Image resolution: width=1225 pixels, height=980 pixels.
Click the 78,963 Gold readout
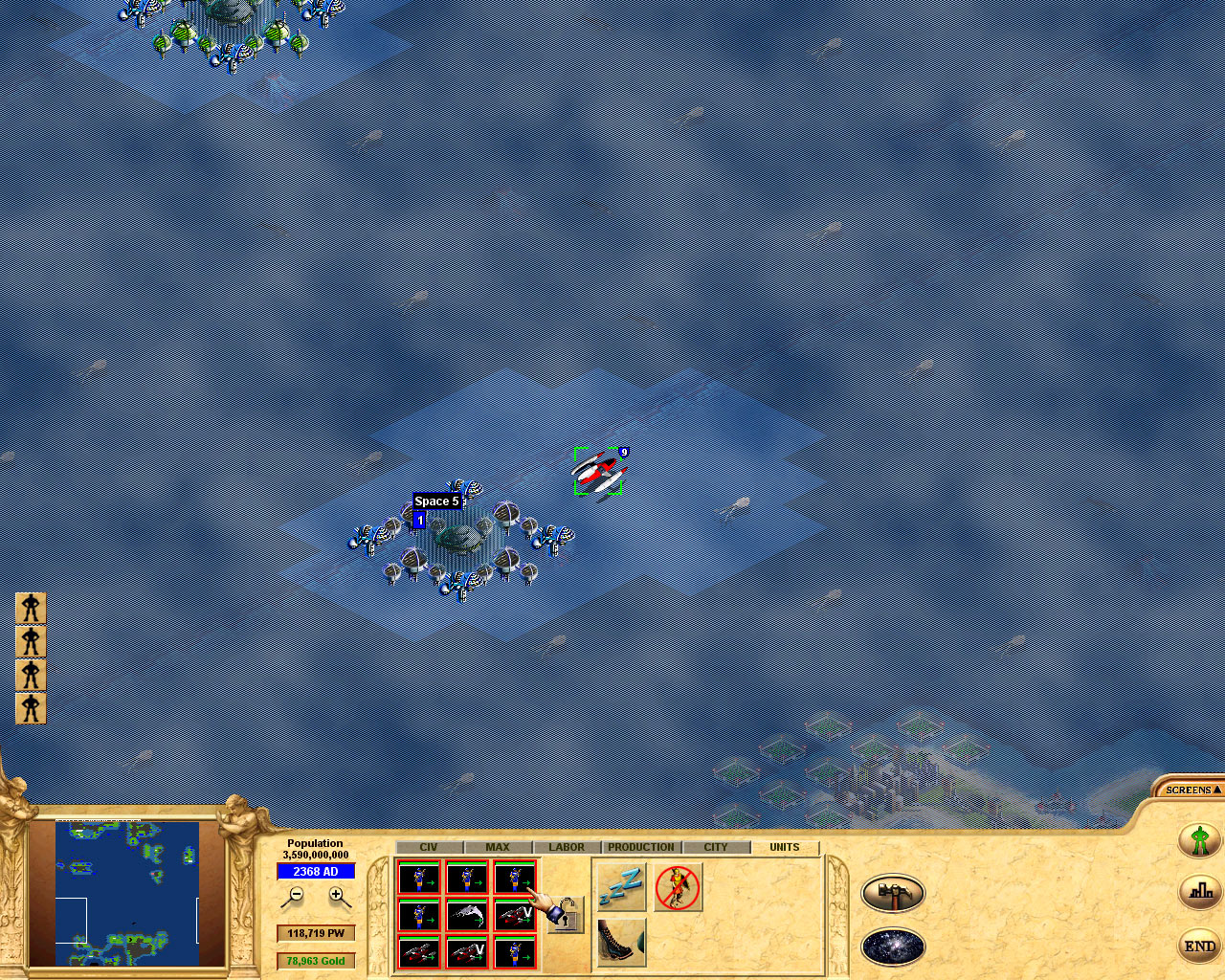pyautogui.click(x=316, y=961)
